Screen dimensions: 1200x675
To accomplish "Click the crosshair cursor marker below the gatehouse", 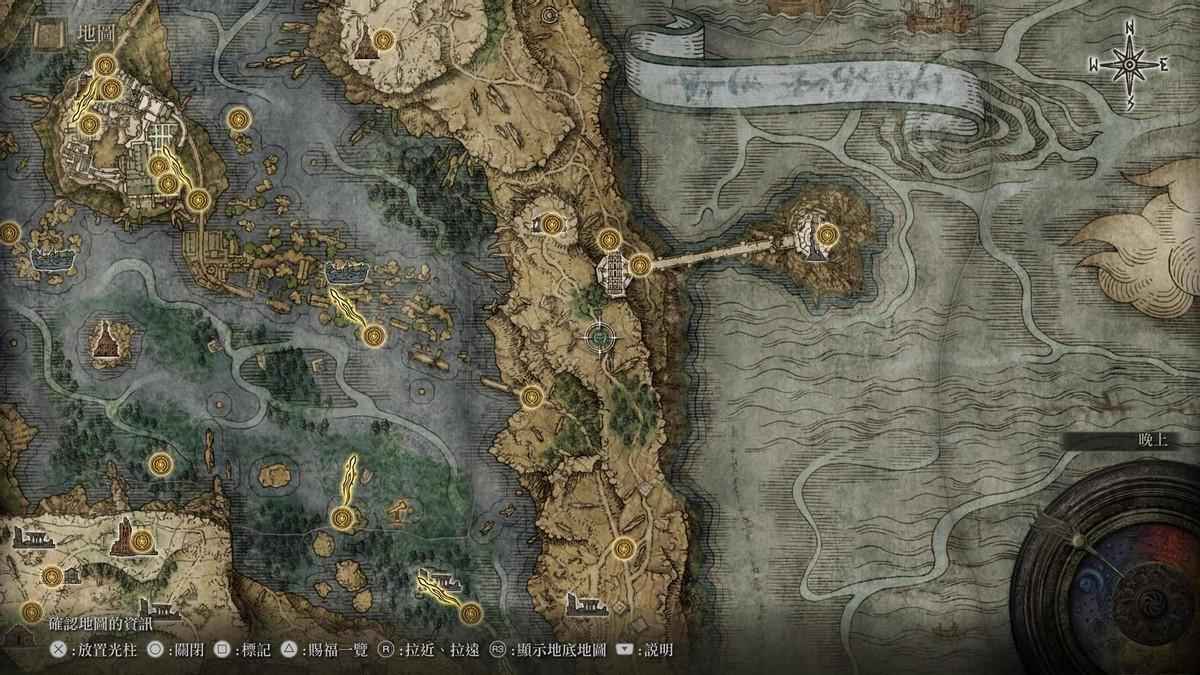I will click(x=598, y=338).
